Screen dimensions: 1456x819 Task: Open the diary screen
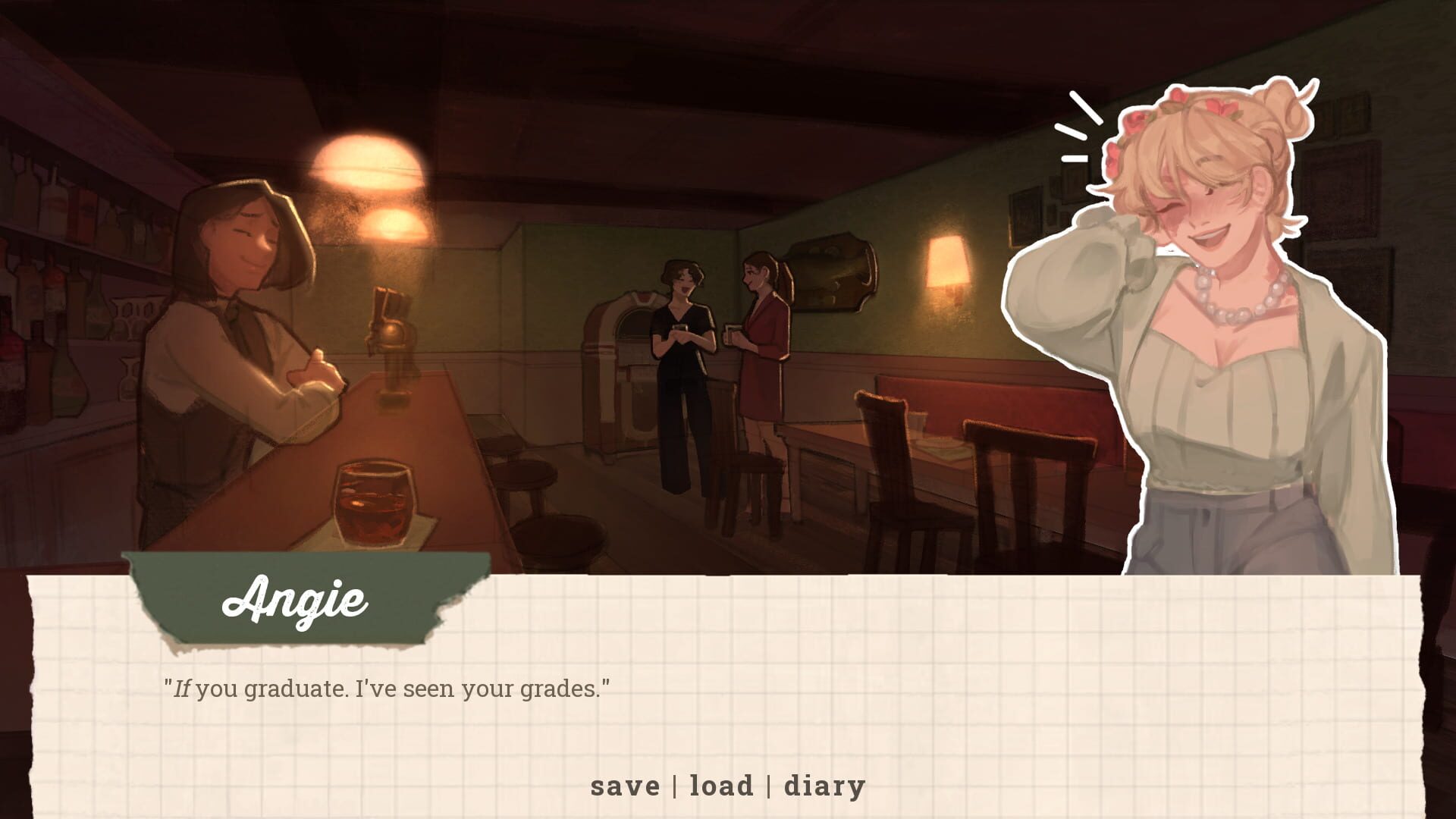tap(824, 786)
